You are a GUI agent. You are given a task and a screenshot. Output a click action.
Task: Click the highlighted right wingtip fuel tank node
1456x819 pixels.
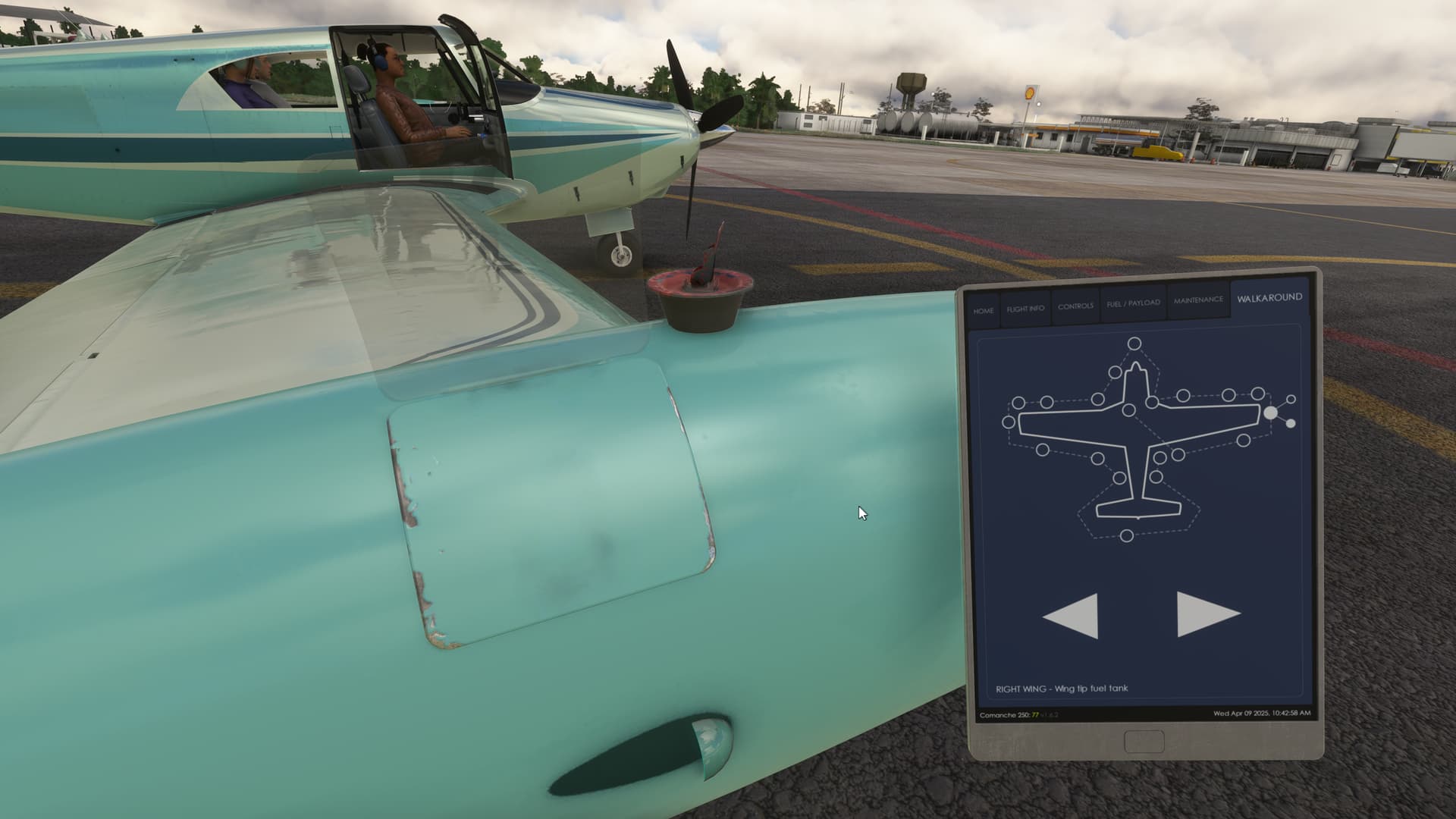(1270, 414)
